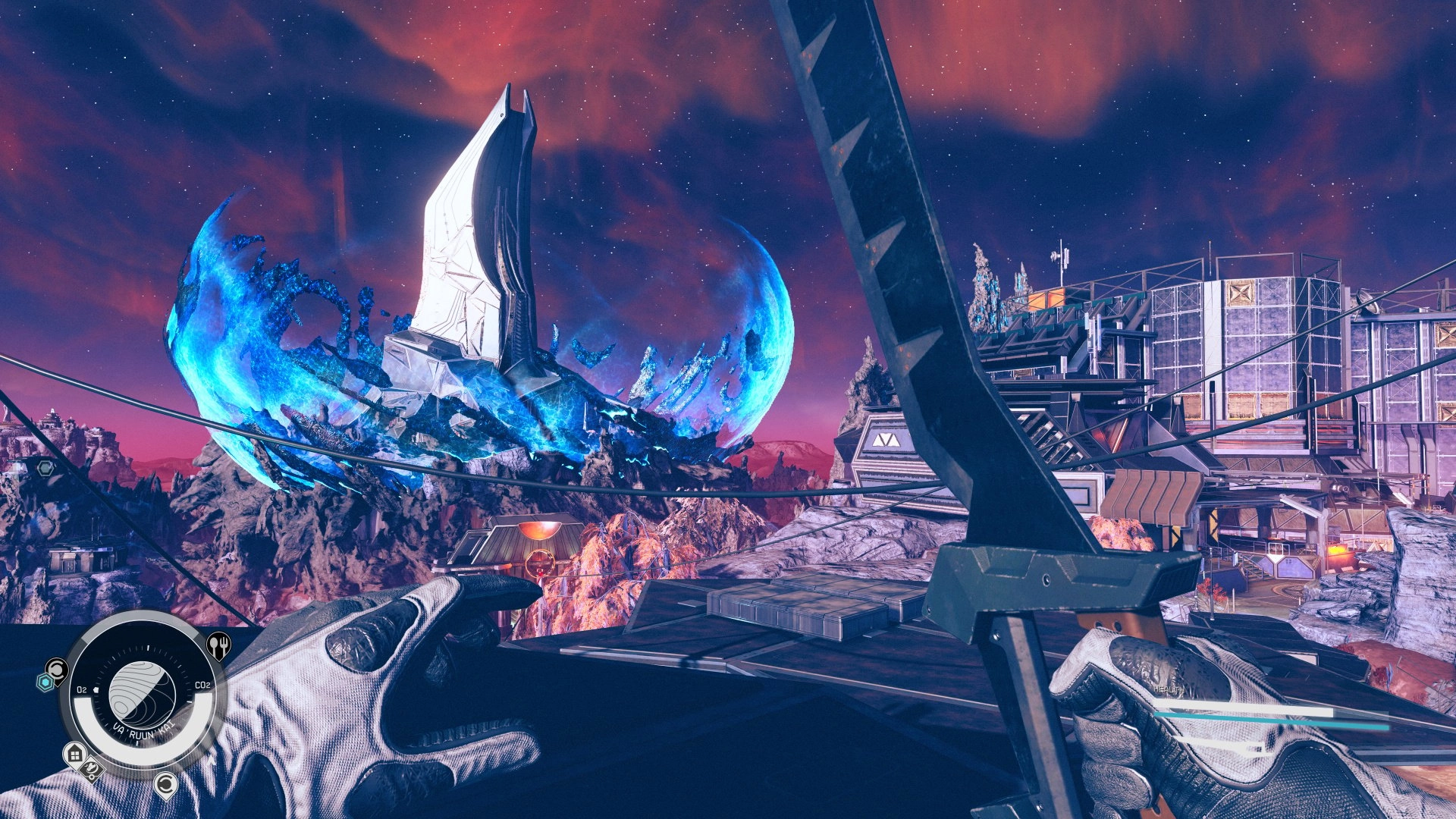Click the O2 indicator on the gauge
1456x819 pixels.
coord(82,689)
